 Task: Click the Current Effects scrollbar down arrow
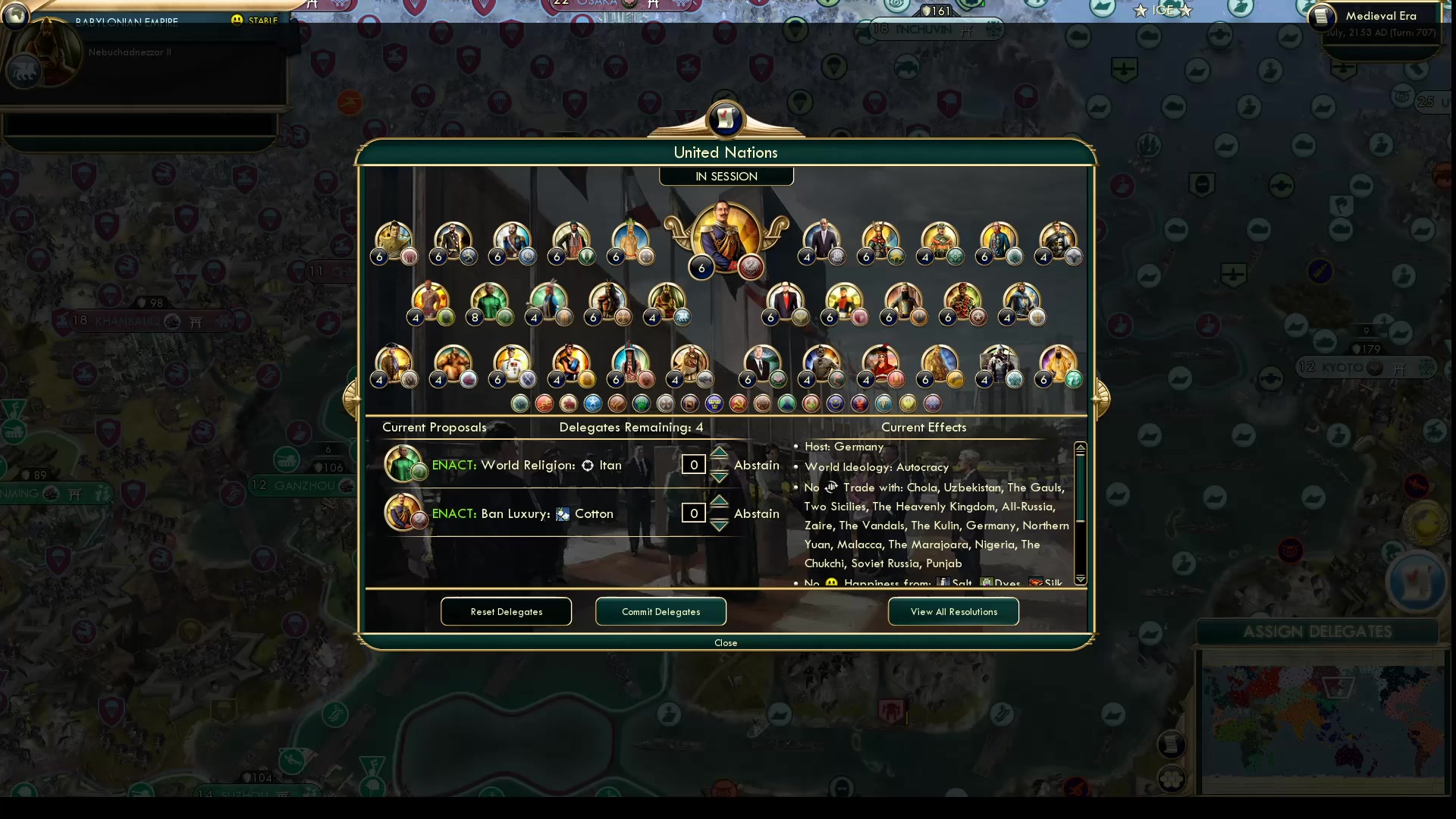coord(1081,579)
